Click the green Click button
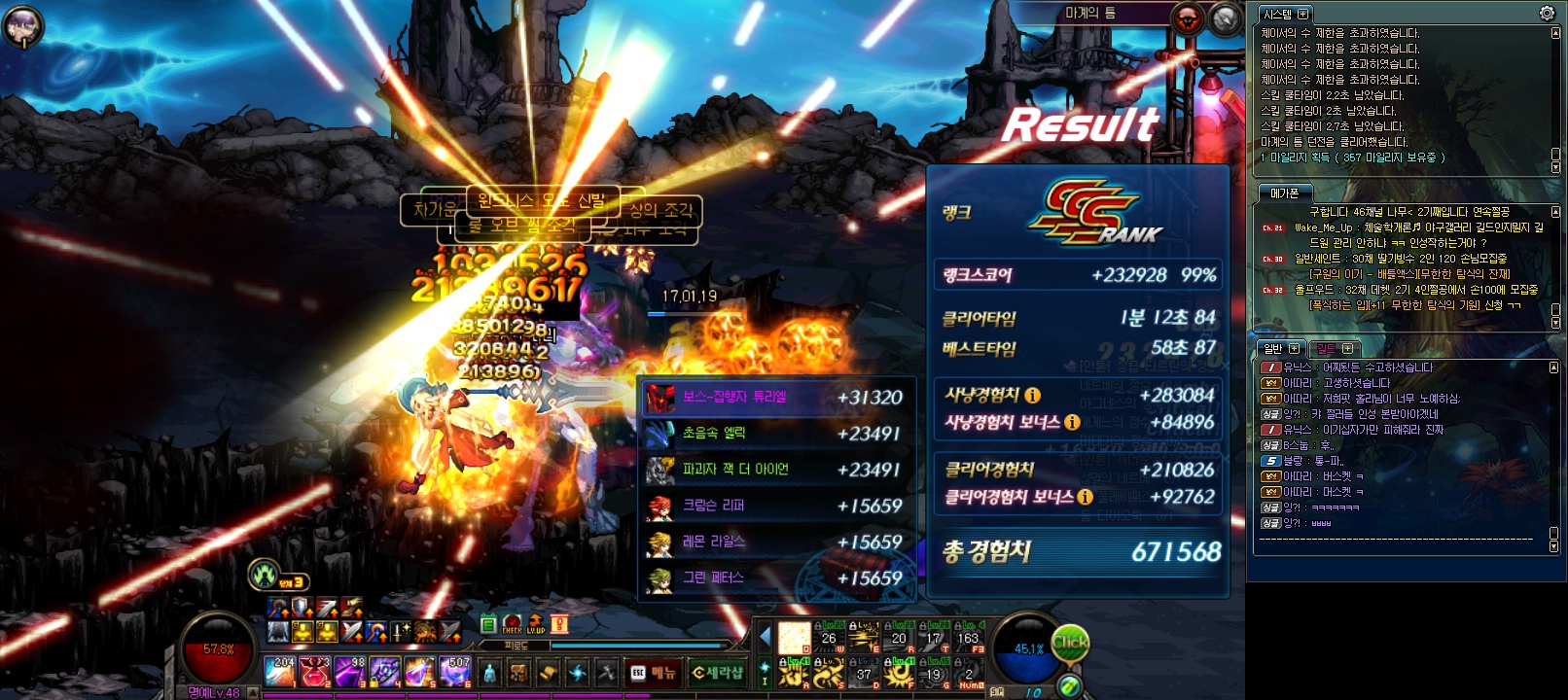The width and height of the screenshot is (1568, 700). click(1070, 642)
